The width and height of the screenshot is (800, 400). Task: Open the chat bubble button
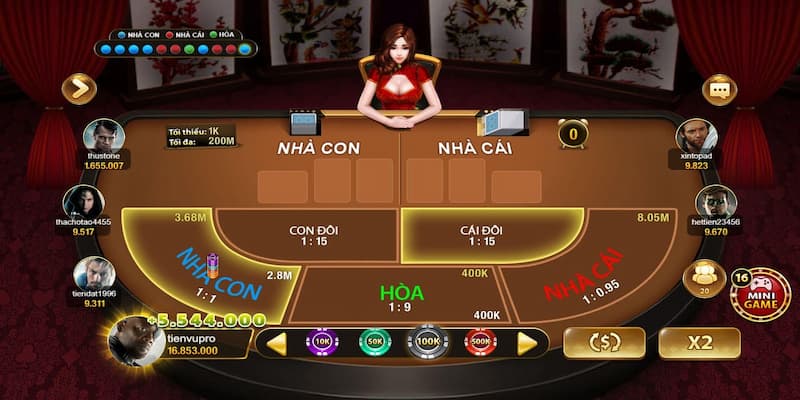[719, 89]
